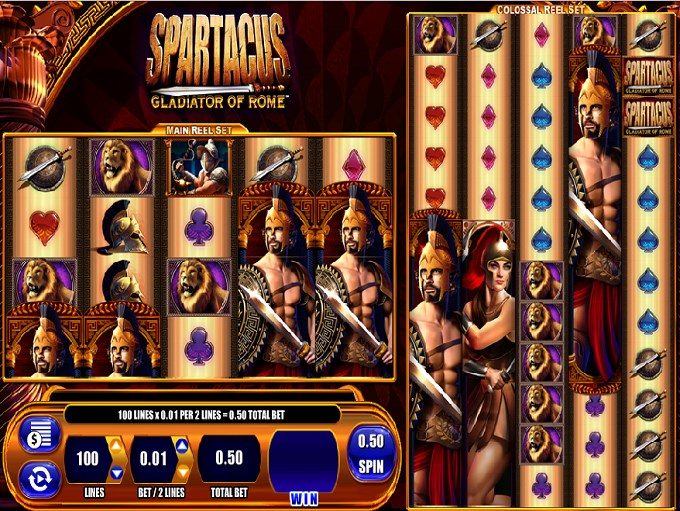Open the paytable info button
The height and width of the screenshot is (511, 680).
pyautogui.click(x=41, y=435)
